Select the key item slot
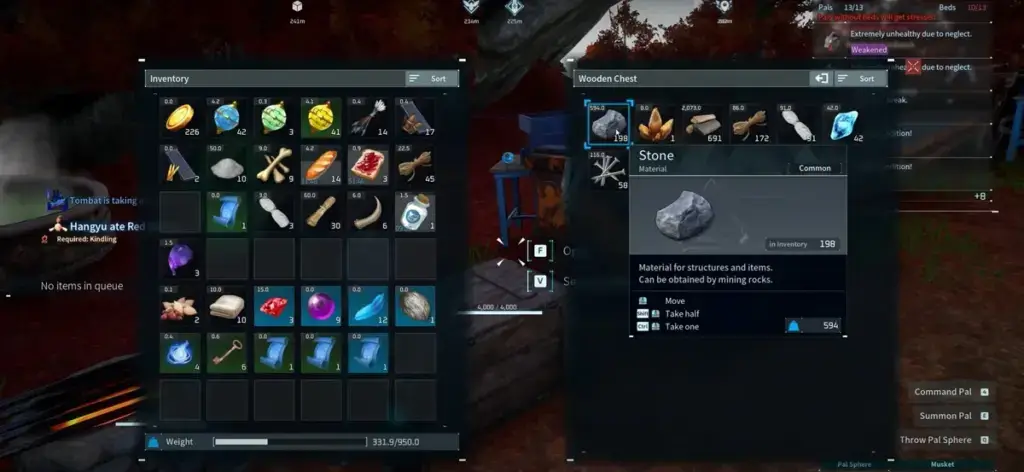The image size is (1024, 472). tap(229, 352)
